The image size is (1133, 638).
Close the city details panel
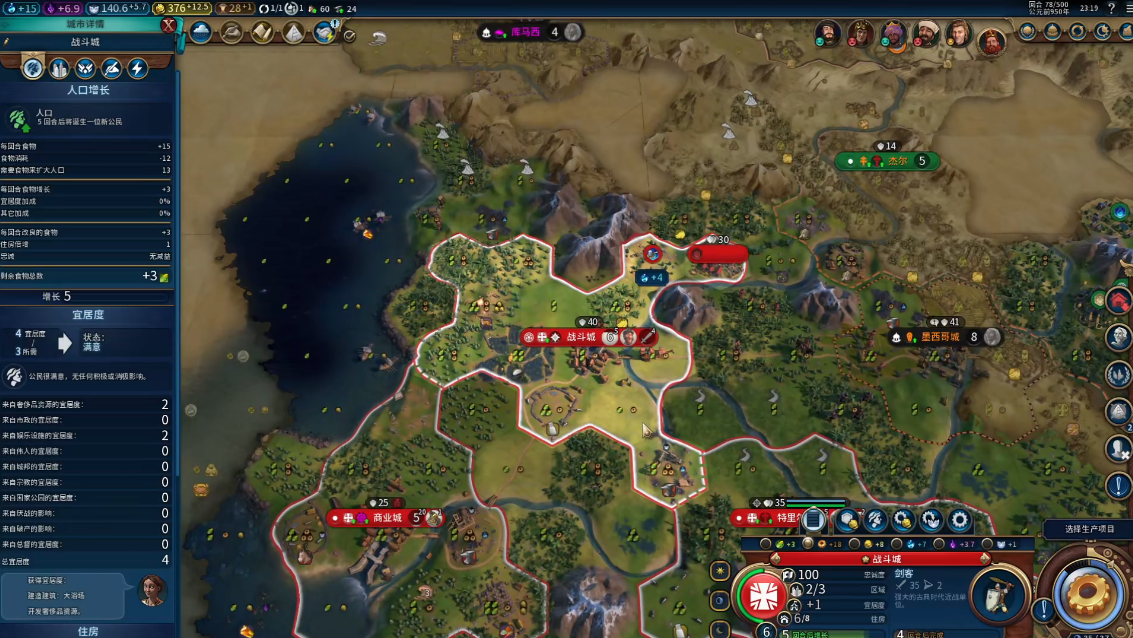(168, 26)
